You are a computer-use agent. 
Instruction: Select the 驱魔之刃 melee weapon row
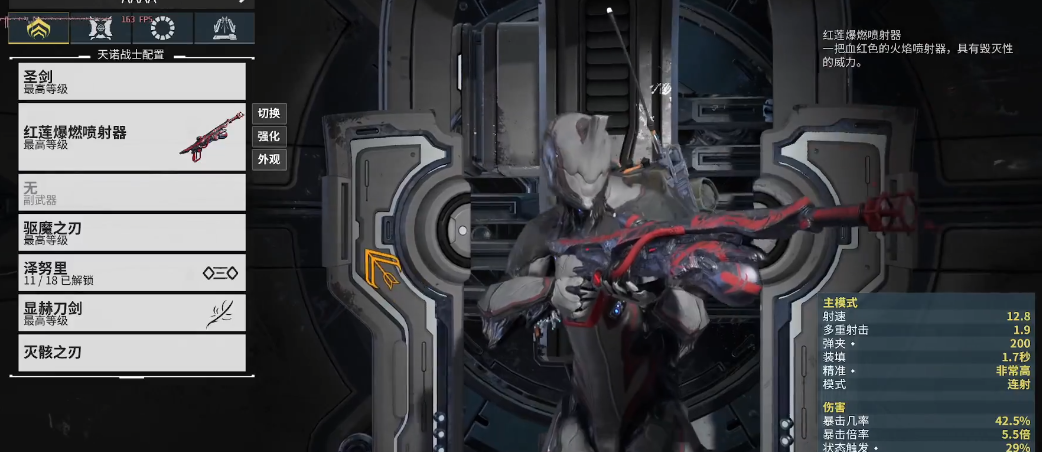pos(131,233)
